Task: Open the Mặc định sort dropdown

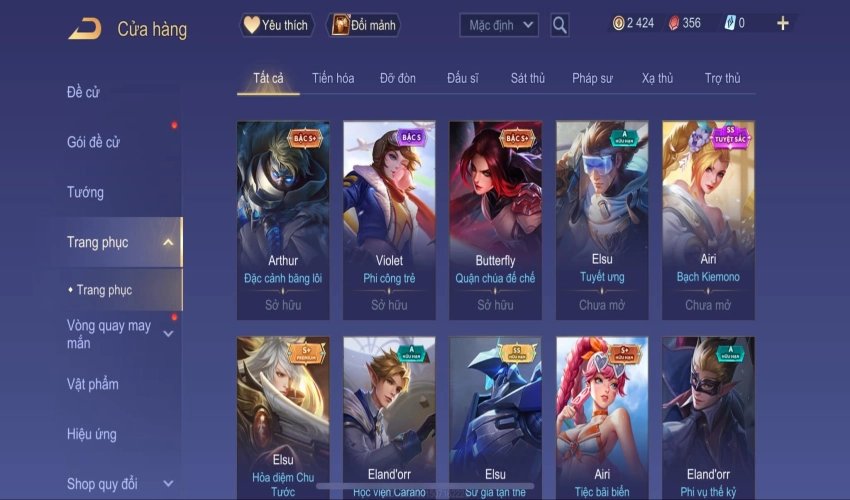Action: pos(499,25)
